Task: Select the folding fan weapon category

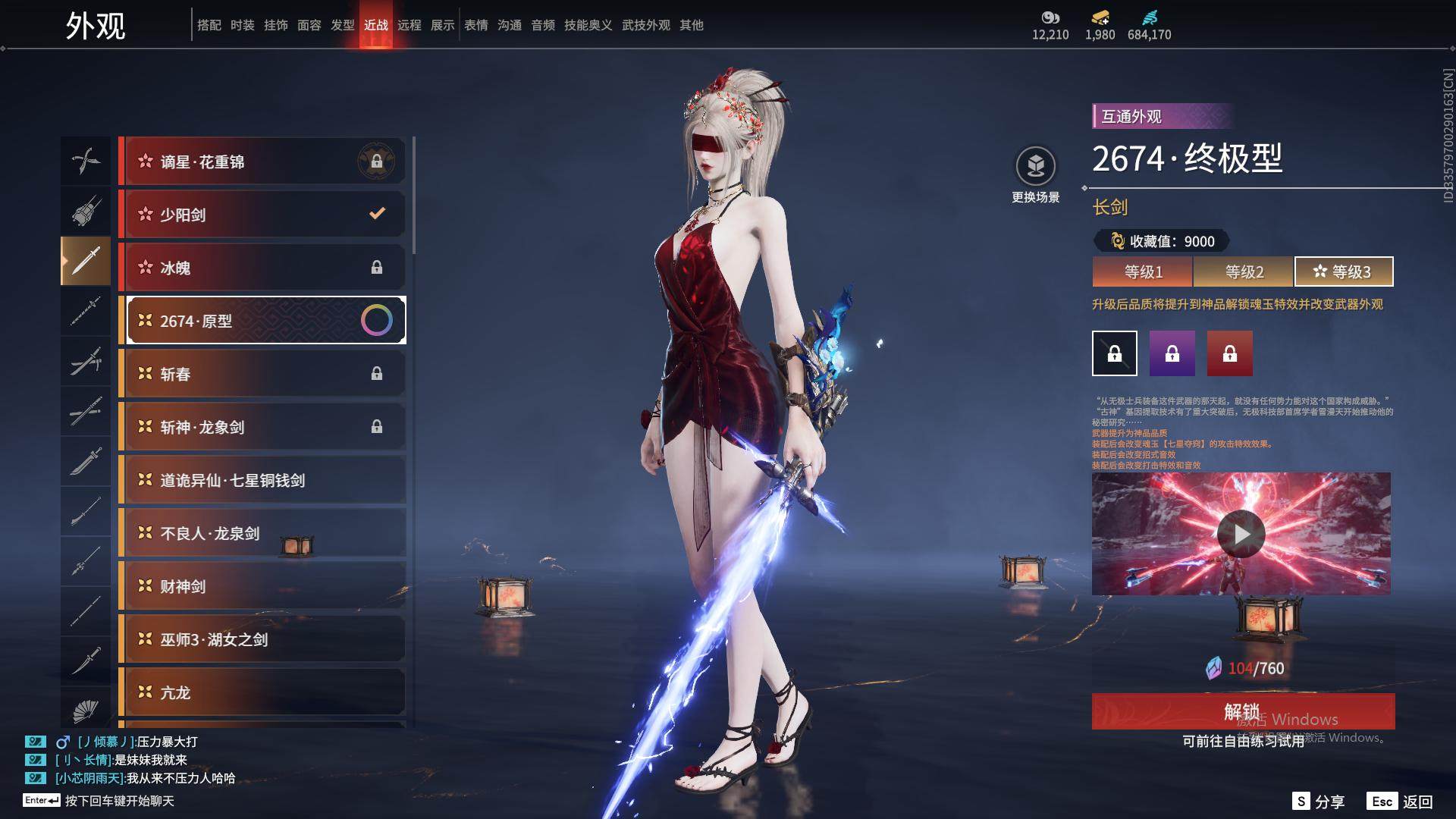Action: [86, 710]
